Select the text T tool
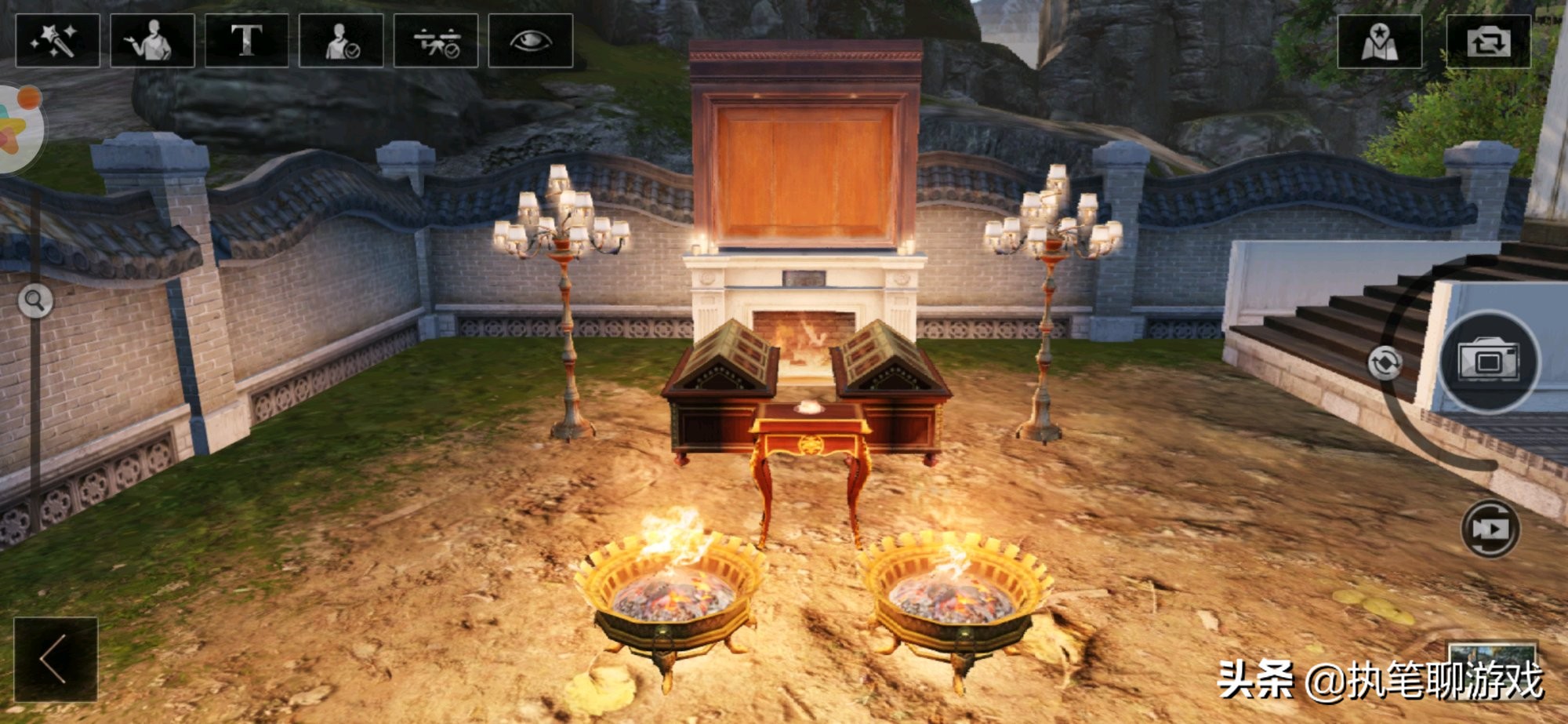This screenshot has width=1568, height=724. coord(246,41)
